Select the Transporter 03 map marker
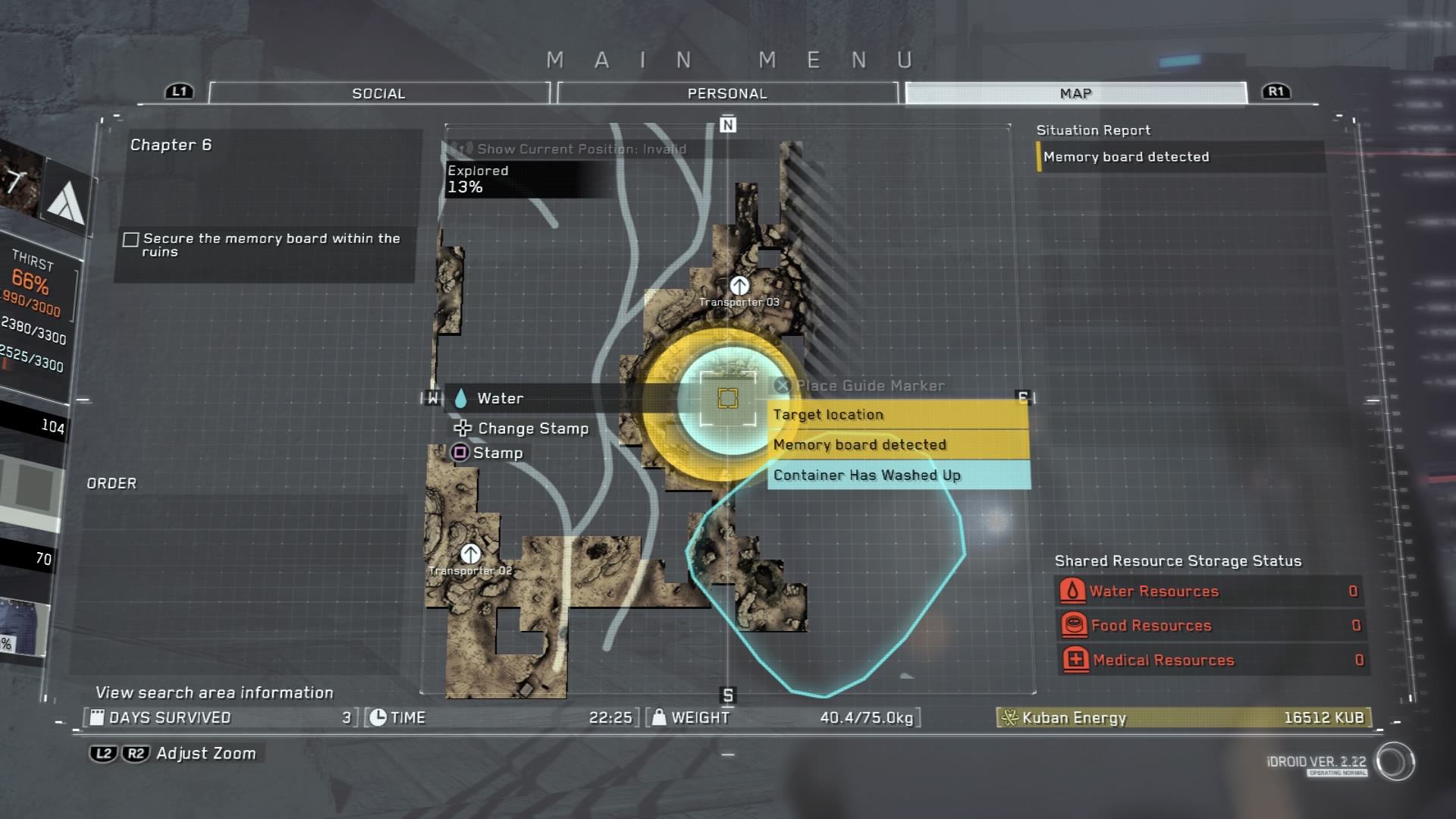The image size is (1456, 819). [x=739, y=286]
